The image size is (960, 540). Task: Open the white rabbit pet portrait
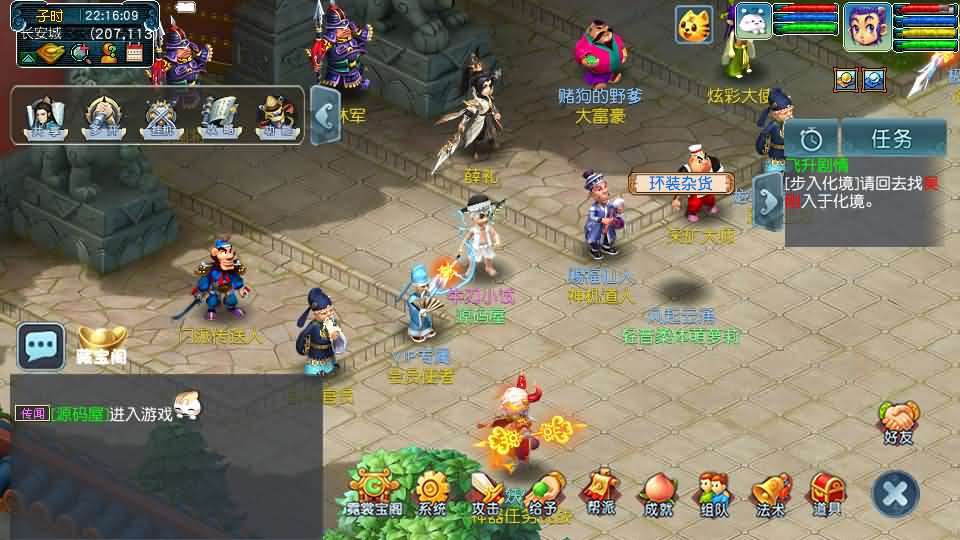pos(753,22)
